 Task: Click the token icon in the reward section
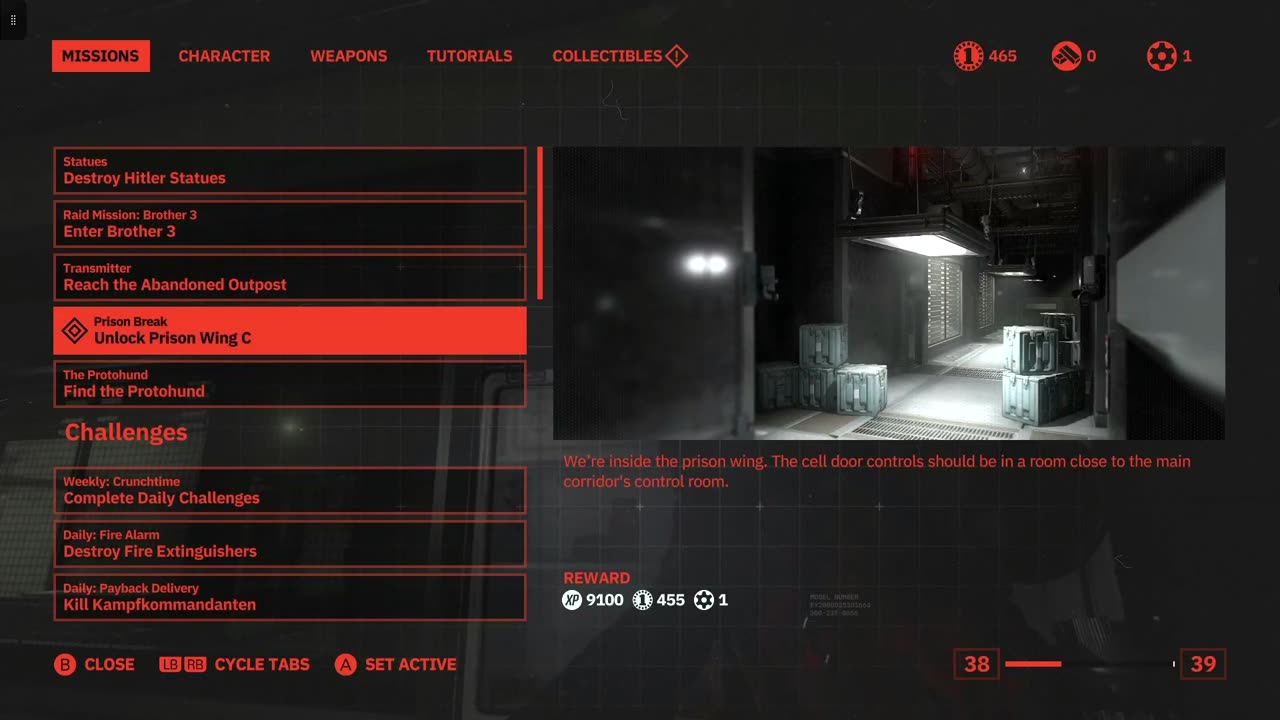pyautogui.click(x=701, y=600)
